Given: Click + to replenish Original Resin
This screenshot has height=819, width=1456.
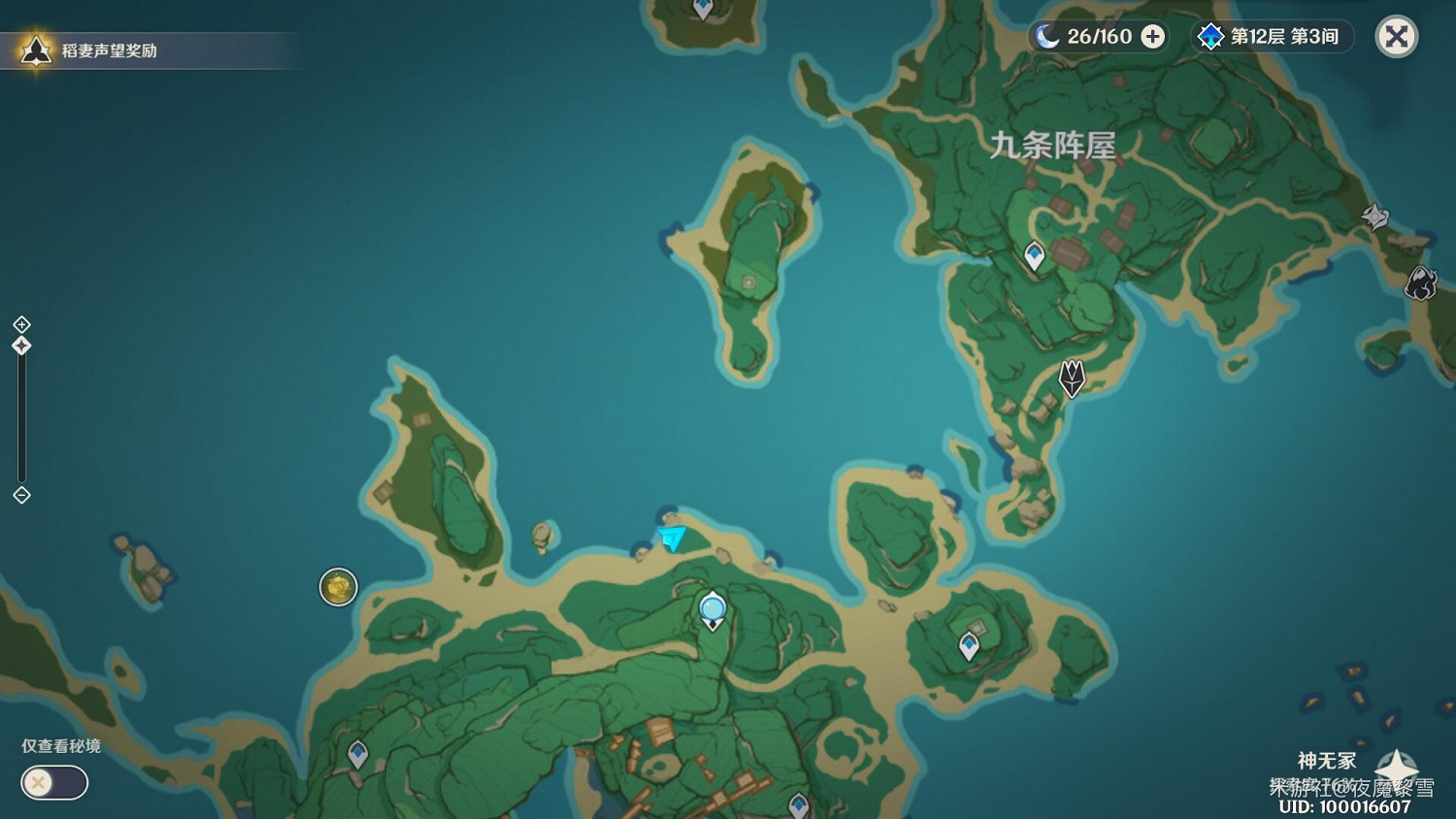Looking at the screenshot, I should (x=1151, y=36).
